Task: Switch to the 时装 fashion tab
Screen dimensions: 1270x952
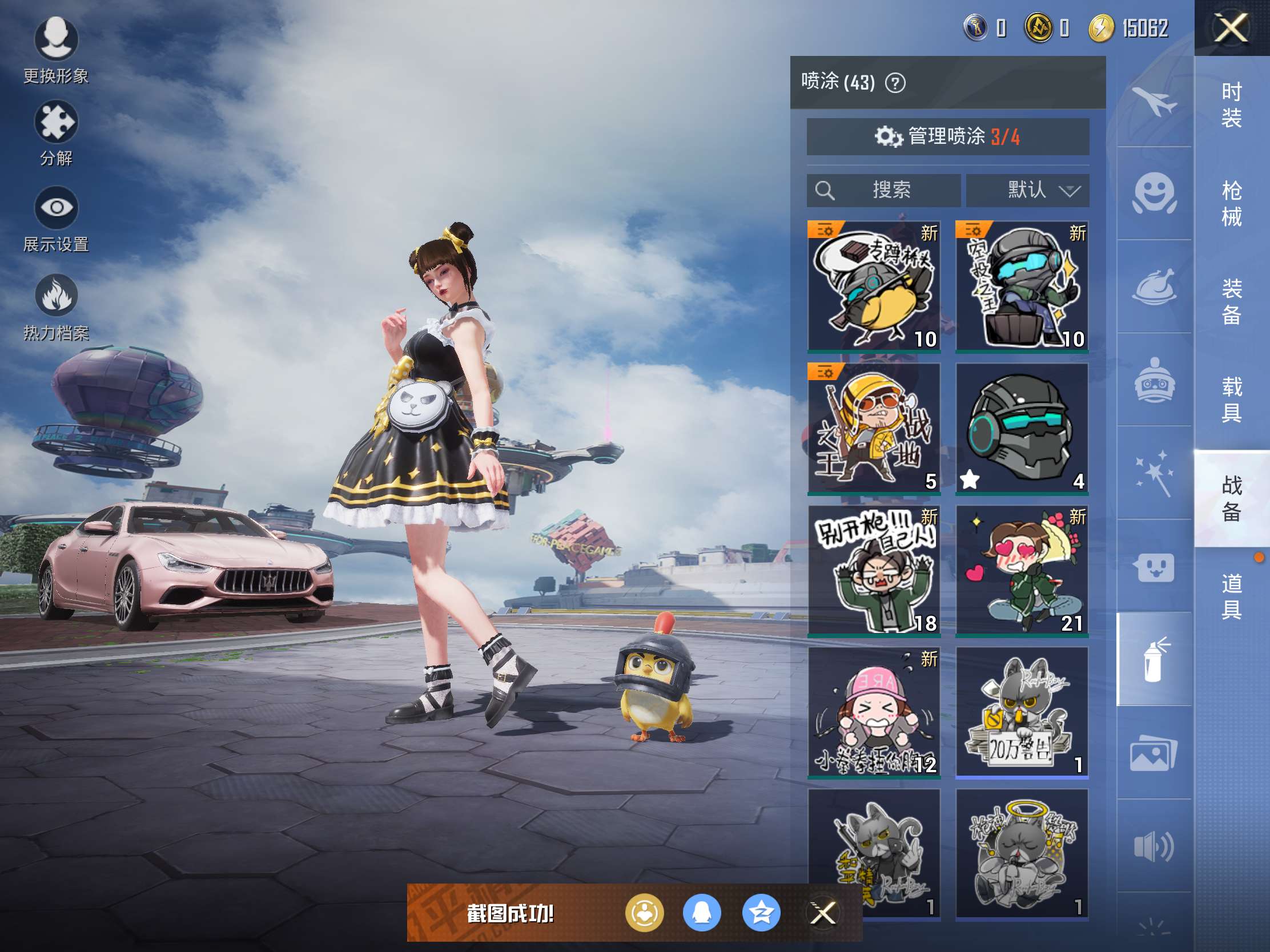Action: 1232,105
